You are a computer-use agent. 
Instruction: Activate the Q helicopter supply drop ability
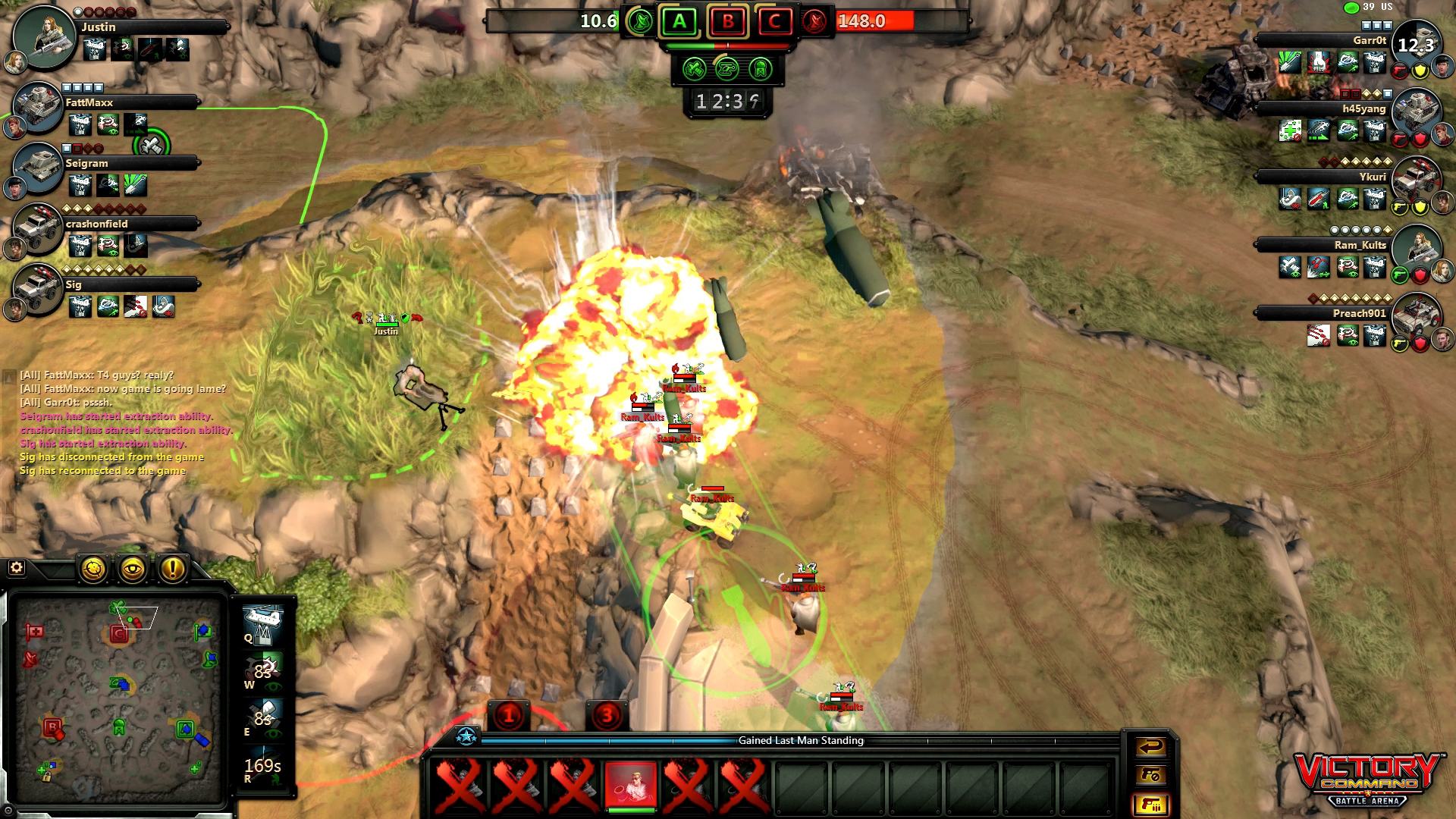262,623
